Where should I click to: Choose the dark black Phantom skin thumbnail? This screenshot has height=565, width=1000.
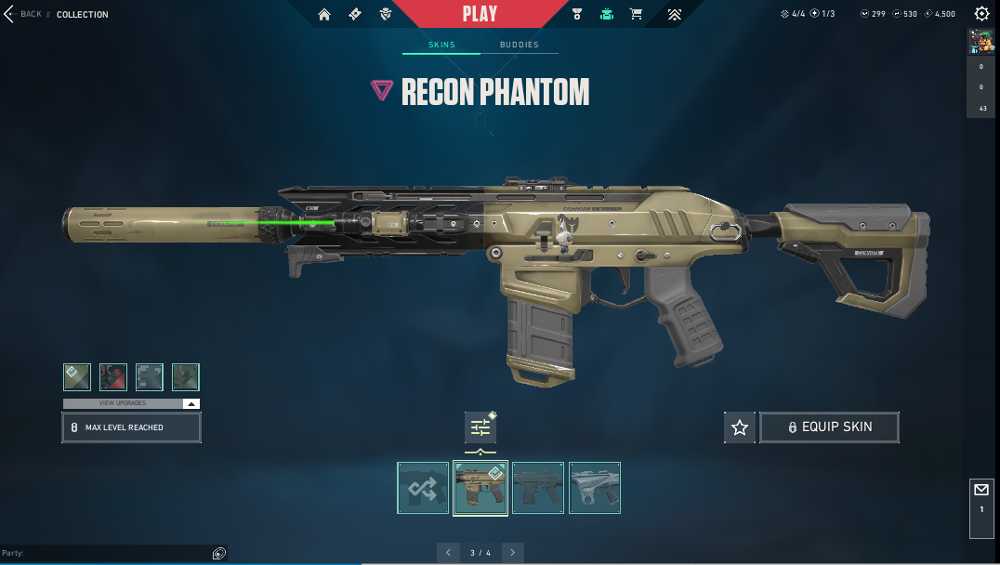point(538,488)
